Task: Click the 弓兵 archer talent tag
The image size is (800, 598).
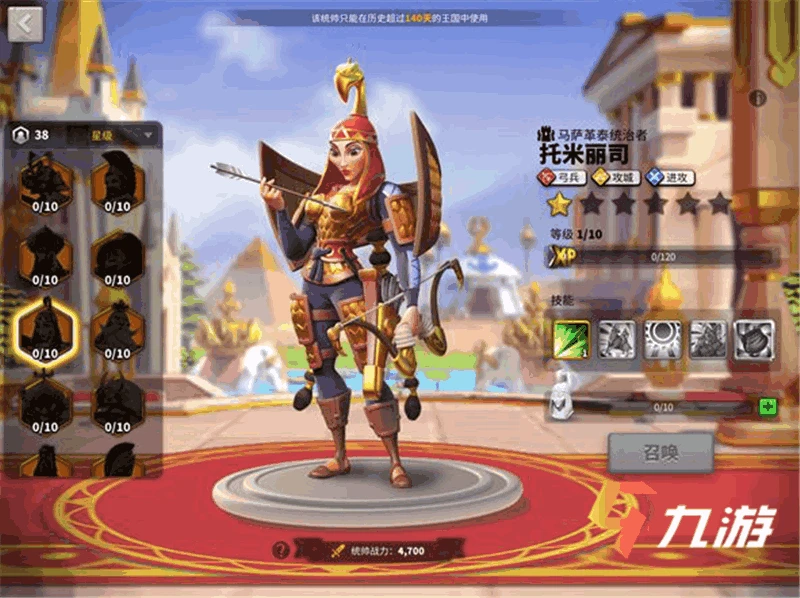Action: (563, 177)
